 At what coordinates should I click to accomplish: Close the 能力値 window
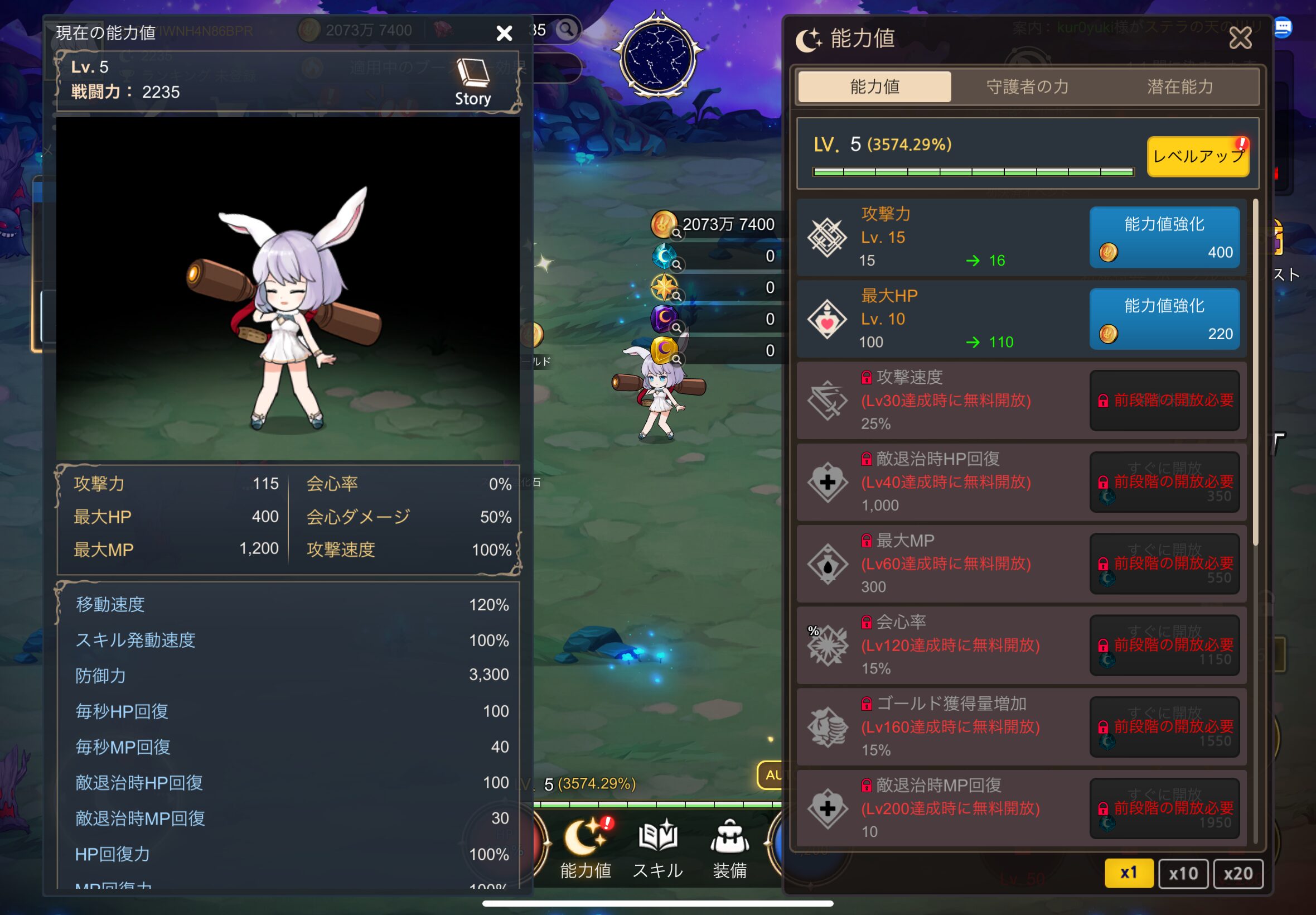click(1240, 38)
